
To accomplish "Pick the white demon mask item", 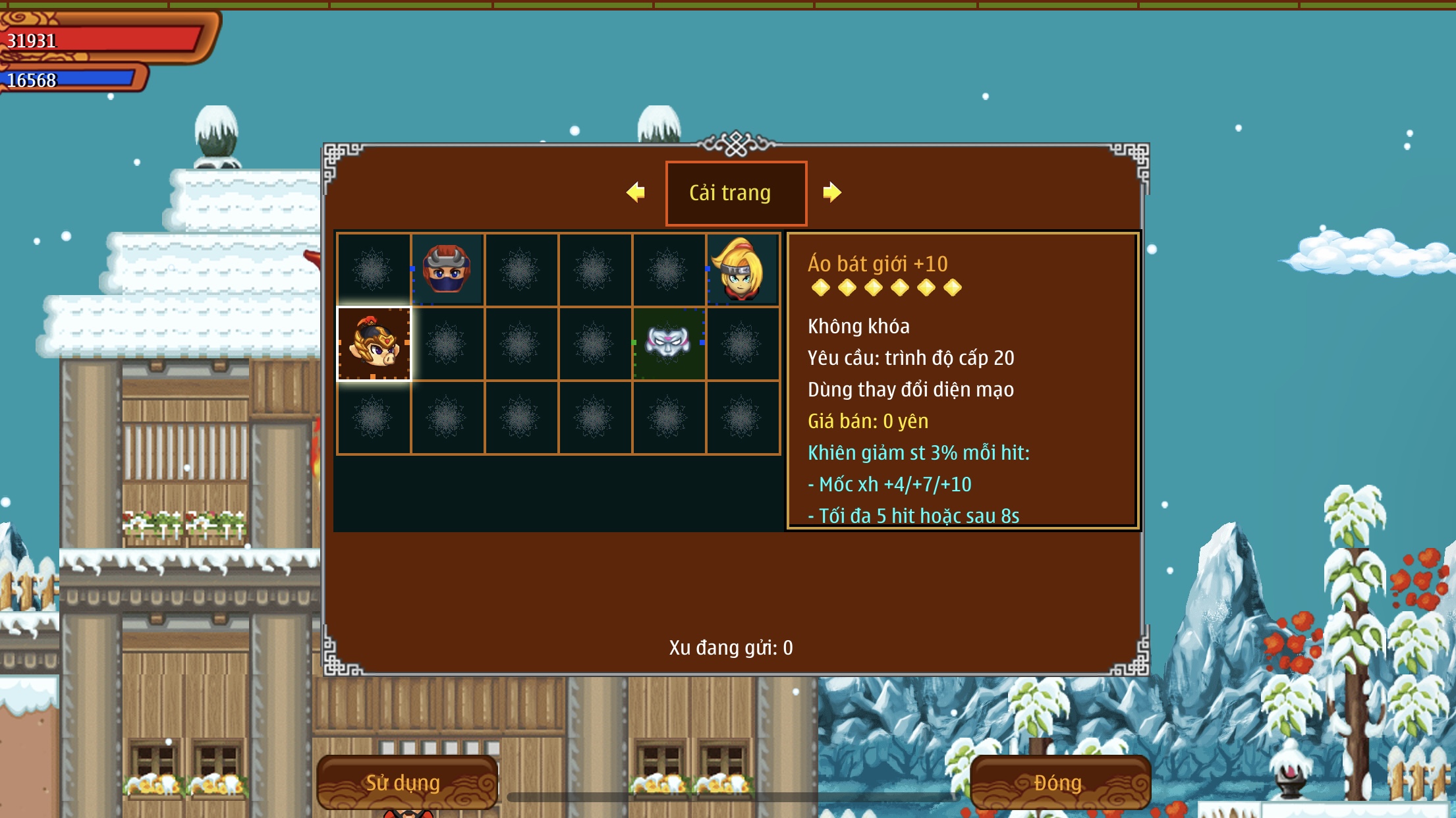I will click(x=668, y=343).
